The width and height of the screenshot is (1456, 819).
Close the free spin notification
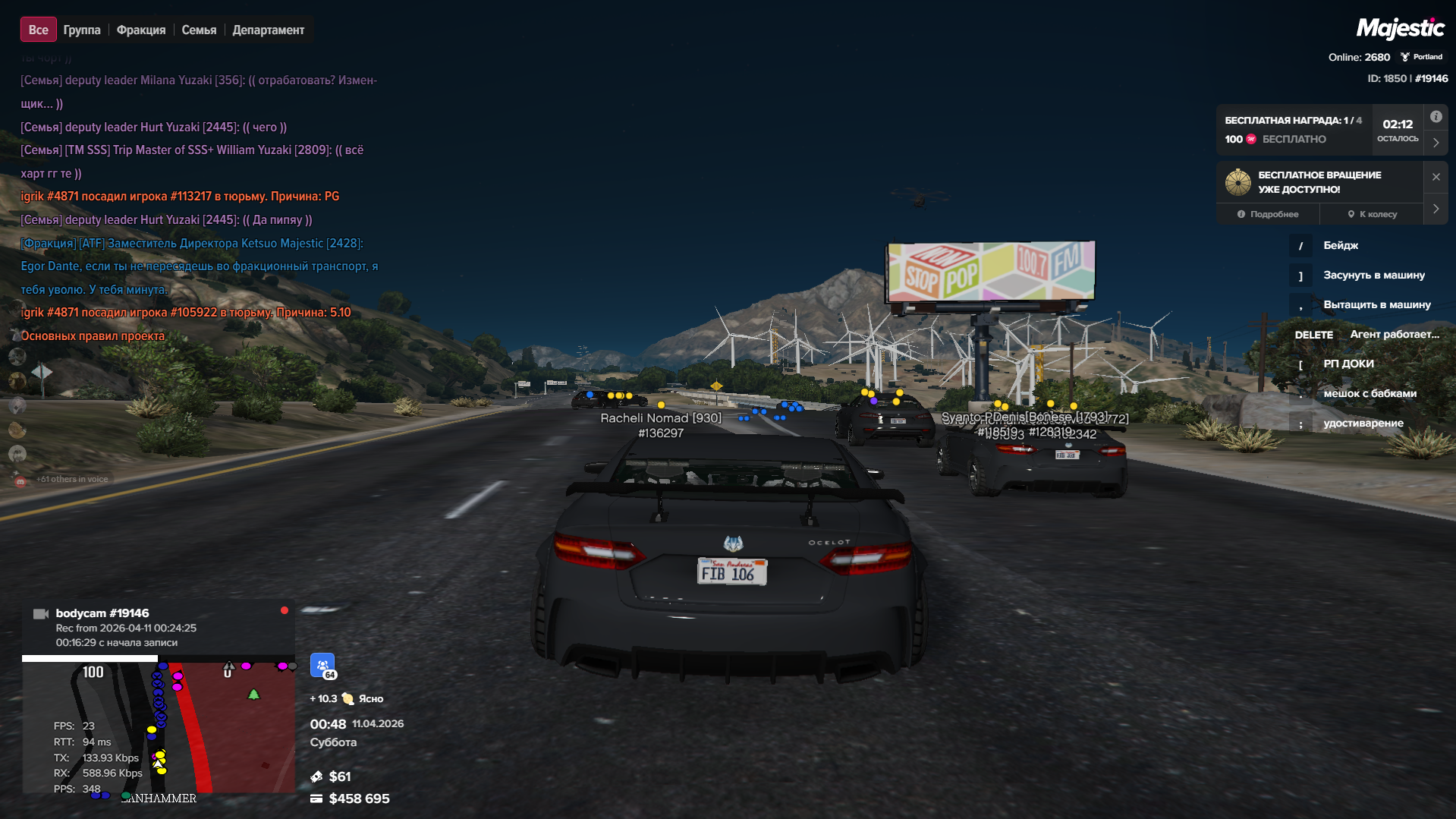tap(1436, 177)
